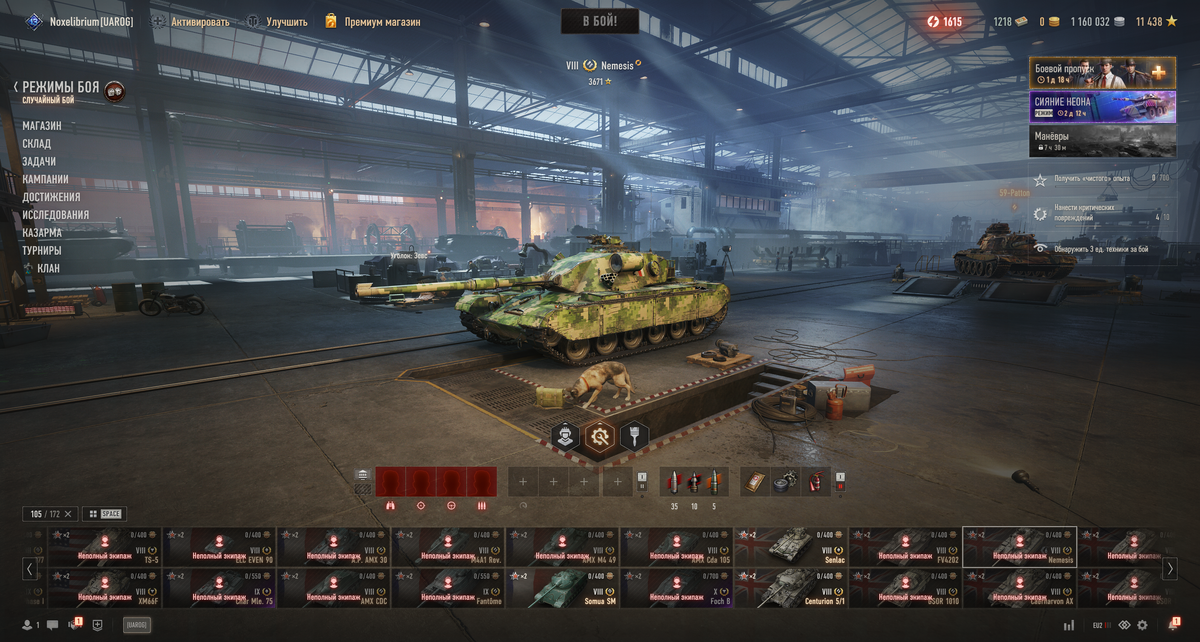The width and height of the screenshot is (1200, 642).
Task: Show the ДОСТИЖЕНИЯ section
Action: coord(51,197)
